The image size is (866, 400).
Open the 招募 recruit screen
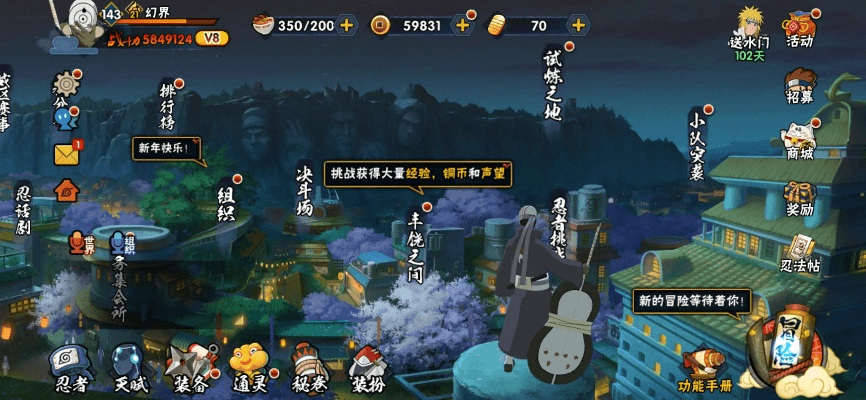tap(799, 85)
